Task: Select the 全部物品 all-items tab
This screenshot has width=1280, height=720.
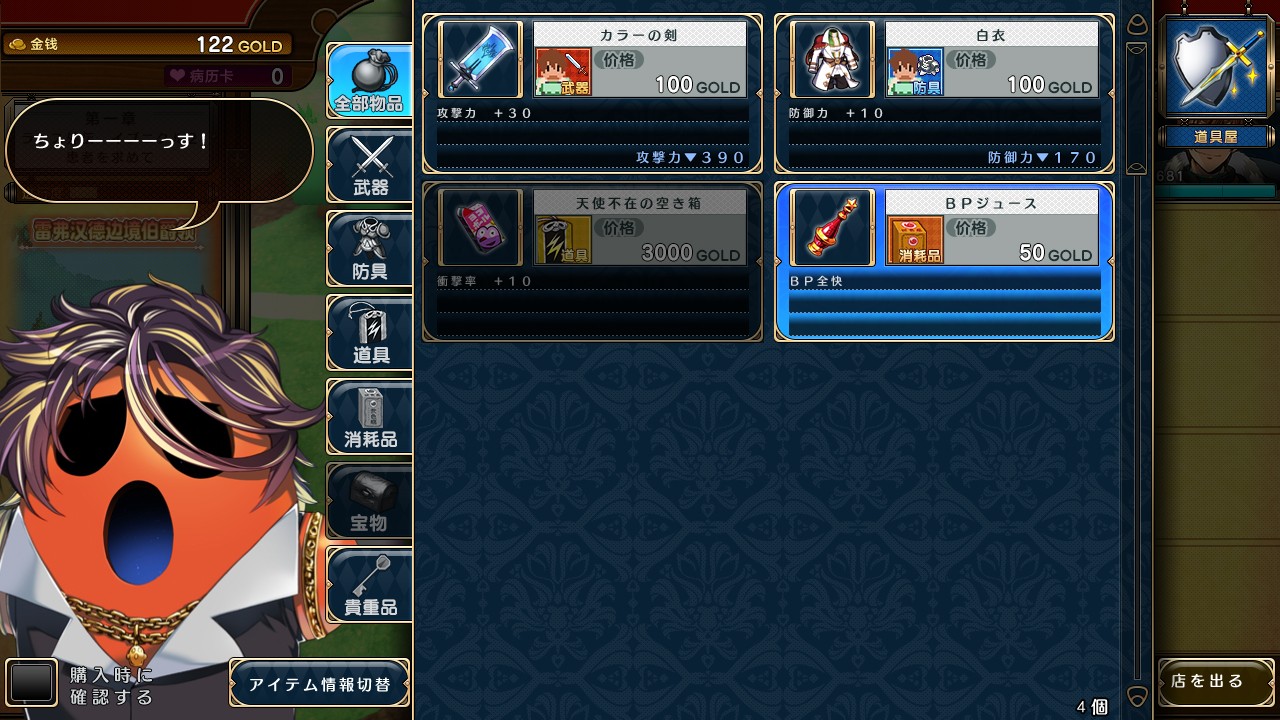Action: (x=370, y=80)
